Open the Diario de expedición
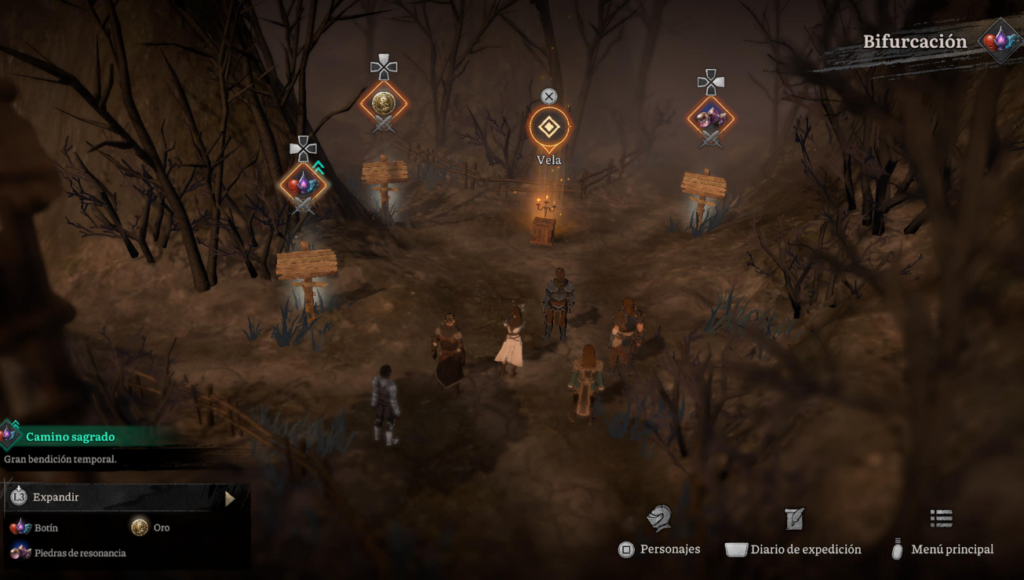Image resolution: width=1024 pixels, height=580 pixels. pyautogui.click(x=793, y=533)
